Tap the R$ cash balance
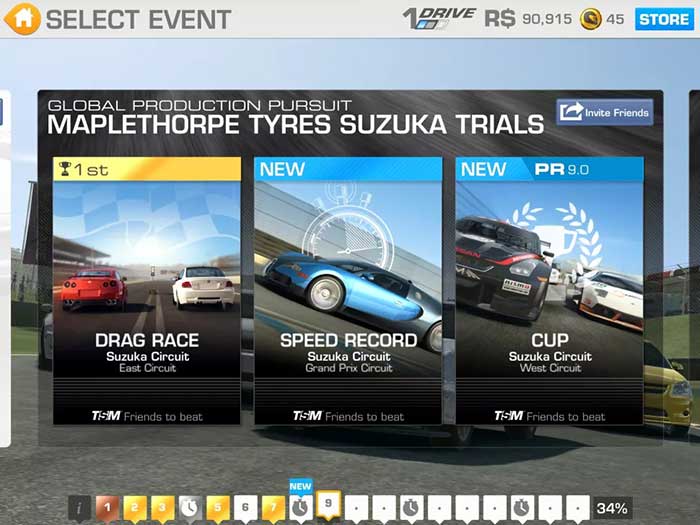700x525 pixels. click(528, 19)
